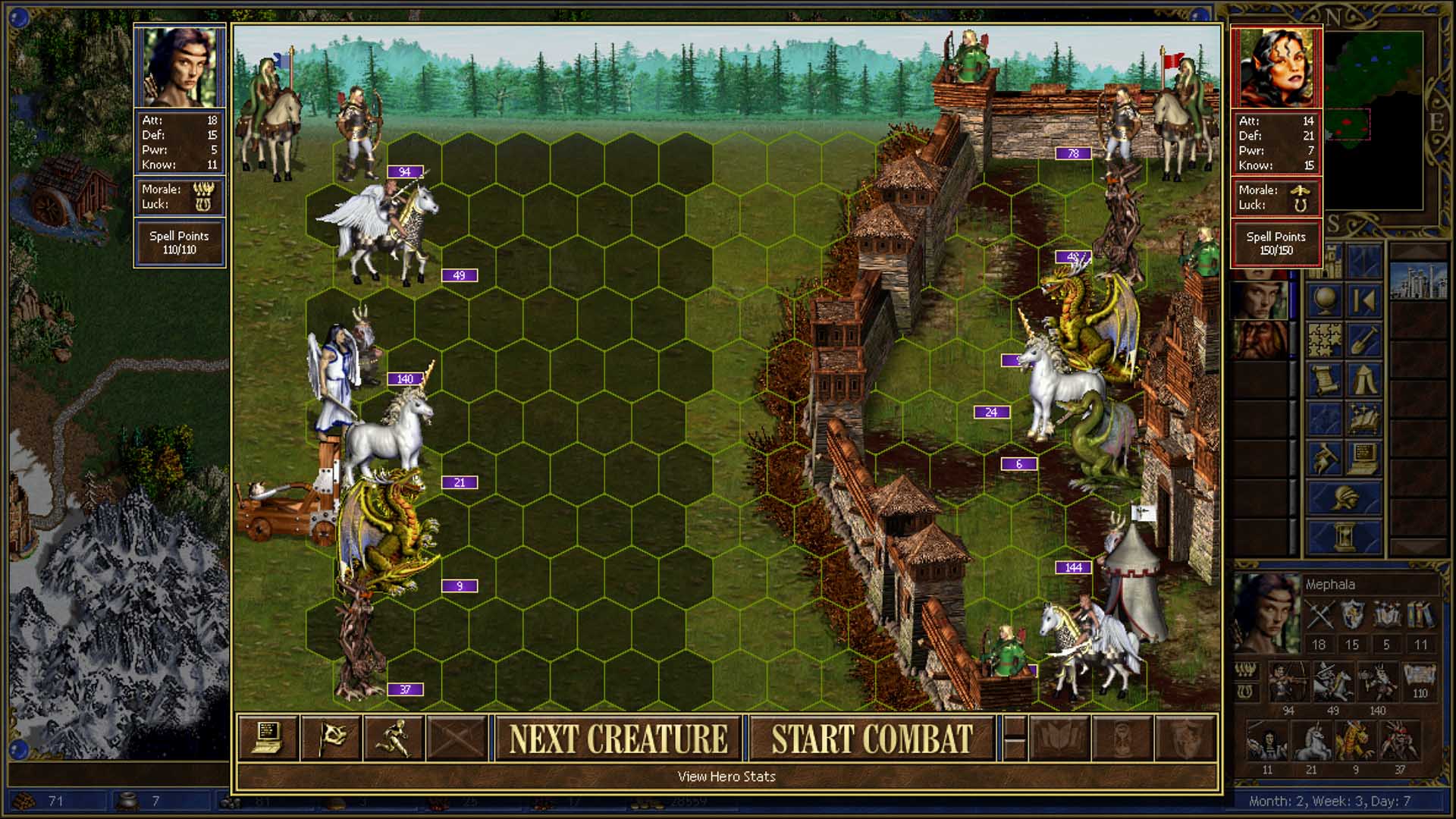This screenshot has height=819, width=1456.
Task: Select the town thumbnail in the town list
Action: click(x=1417, y=281)
